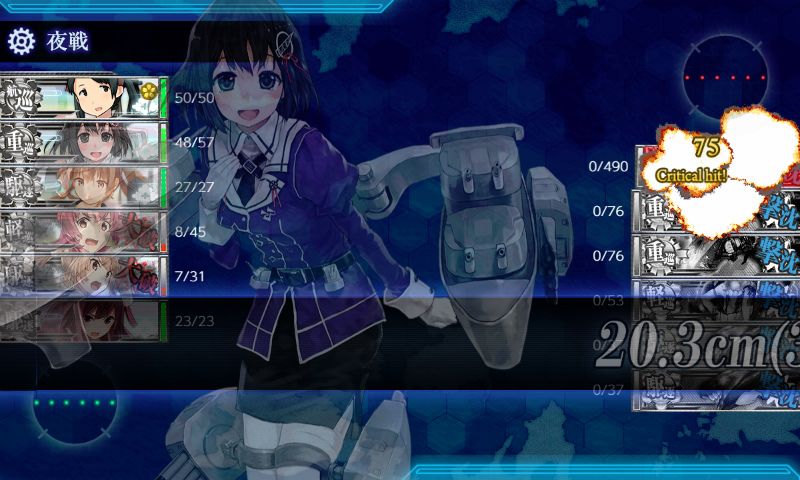
Task: Pick the damaged ship banner at 7/31 HP
Action: [x=82, y=275]
